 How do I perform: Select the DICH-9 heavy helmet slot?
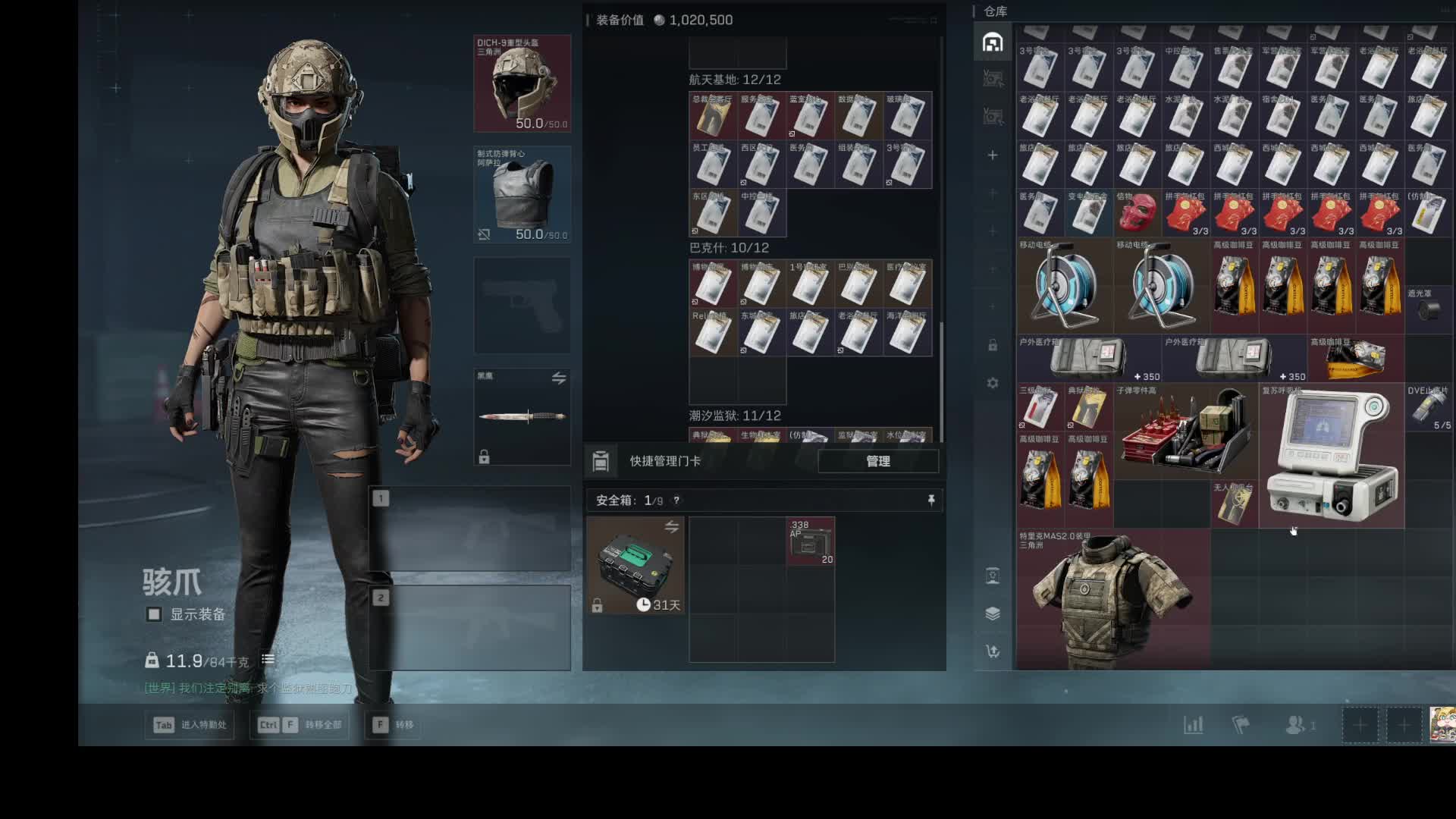coord(522,83)
